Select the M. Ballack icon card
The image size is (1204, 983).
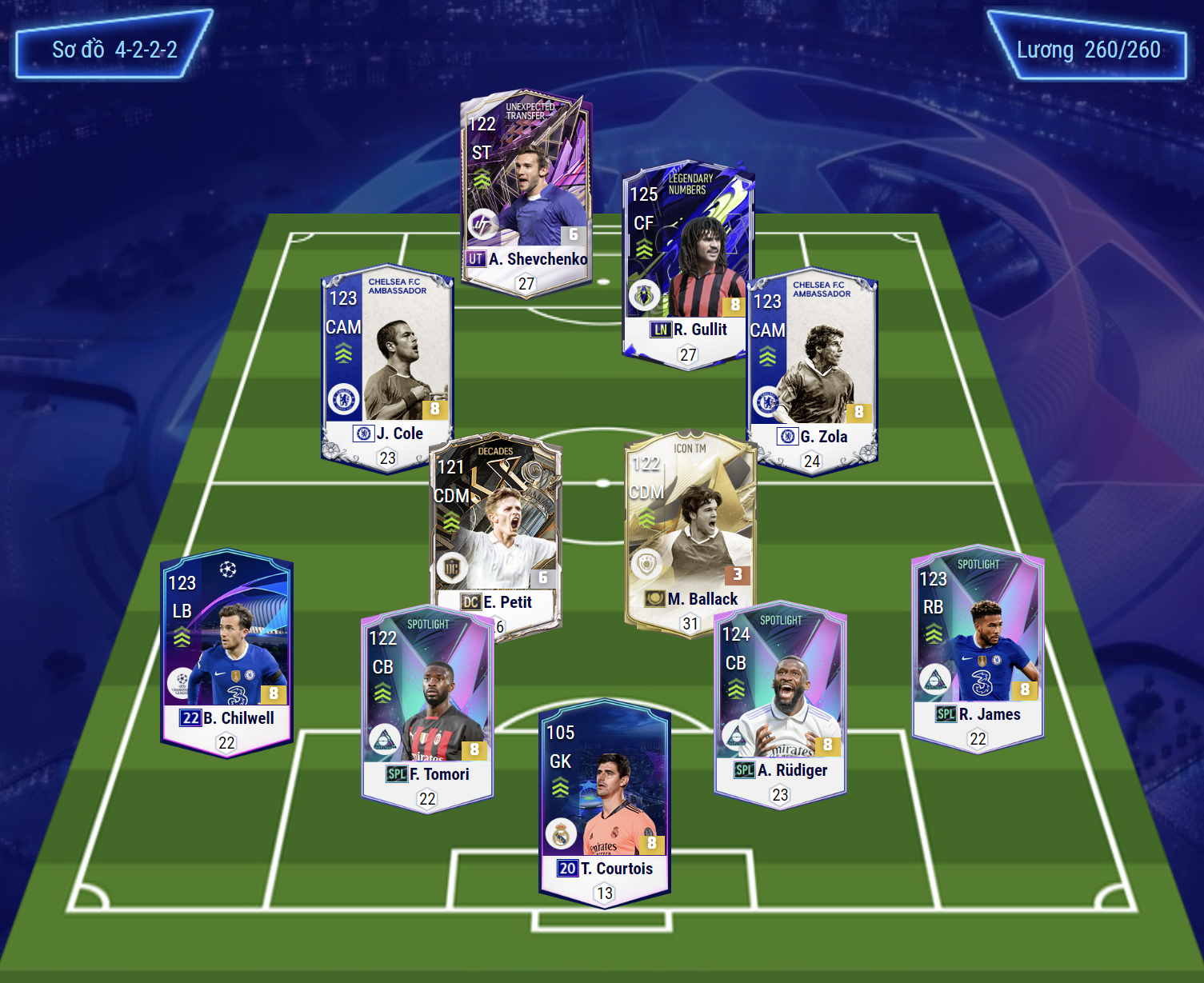pos(690,531)
